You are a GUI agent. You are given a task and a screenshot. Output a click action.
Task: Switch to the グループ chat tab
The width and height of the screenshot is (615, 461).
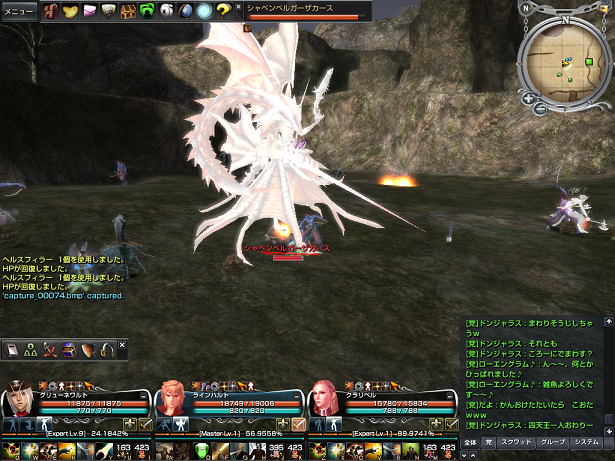(552, 441)
